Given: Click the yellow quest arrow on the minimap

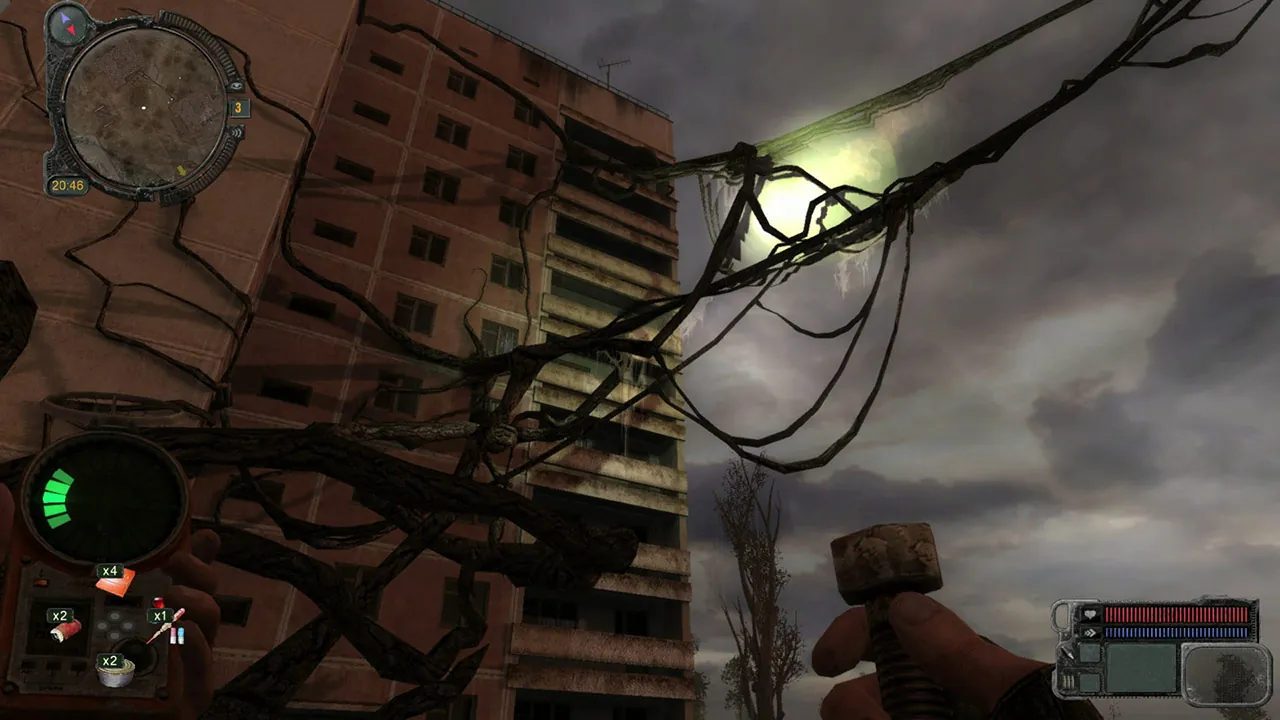Looking at the screenshot, I should pos(183,169).
